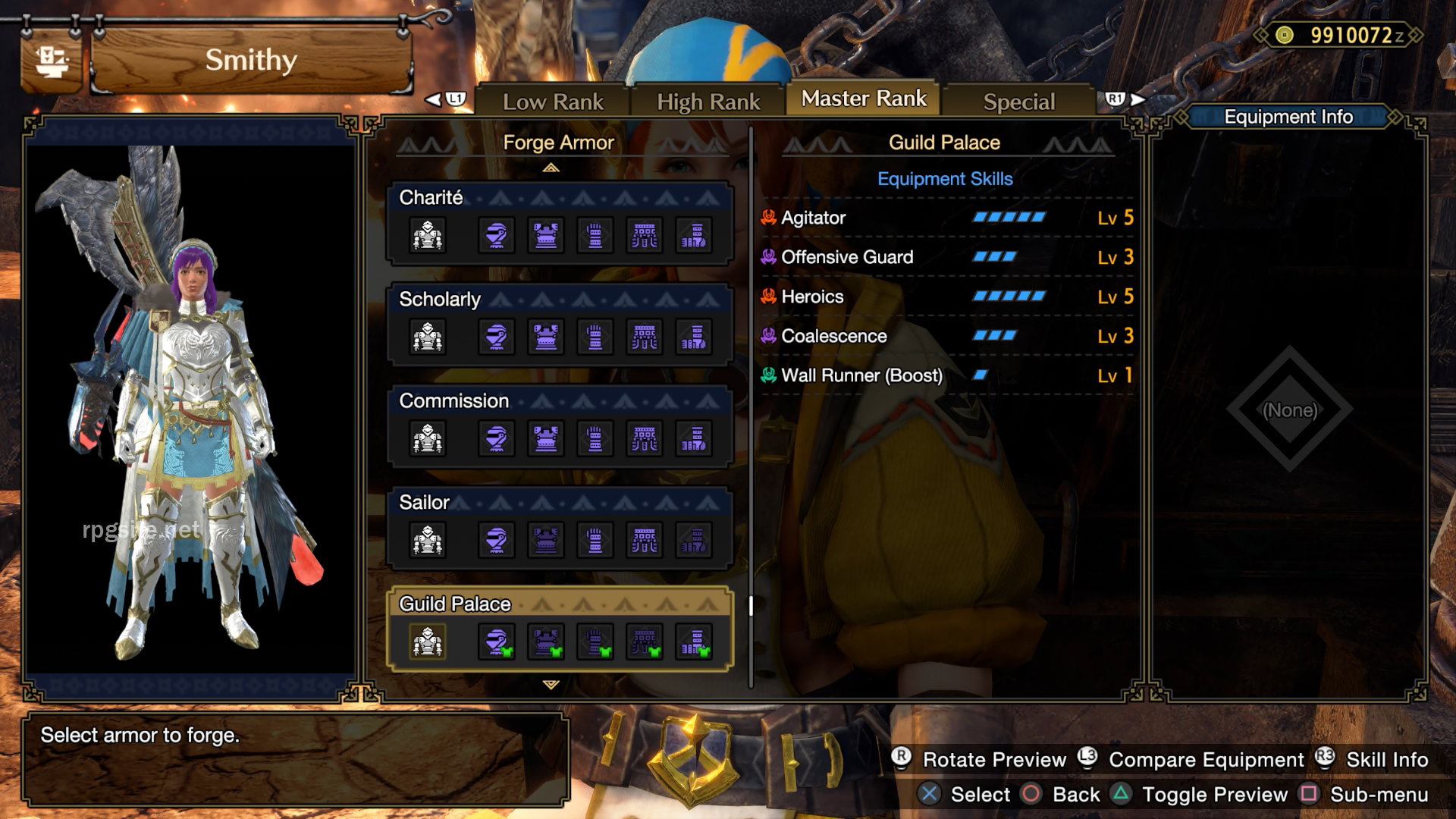Screen dimensions: 1456x819
Task: Expand the list upward via the top arrow
Action: pos(553,167)
